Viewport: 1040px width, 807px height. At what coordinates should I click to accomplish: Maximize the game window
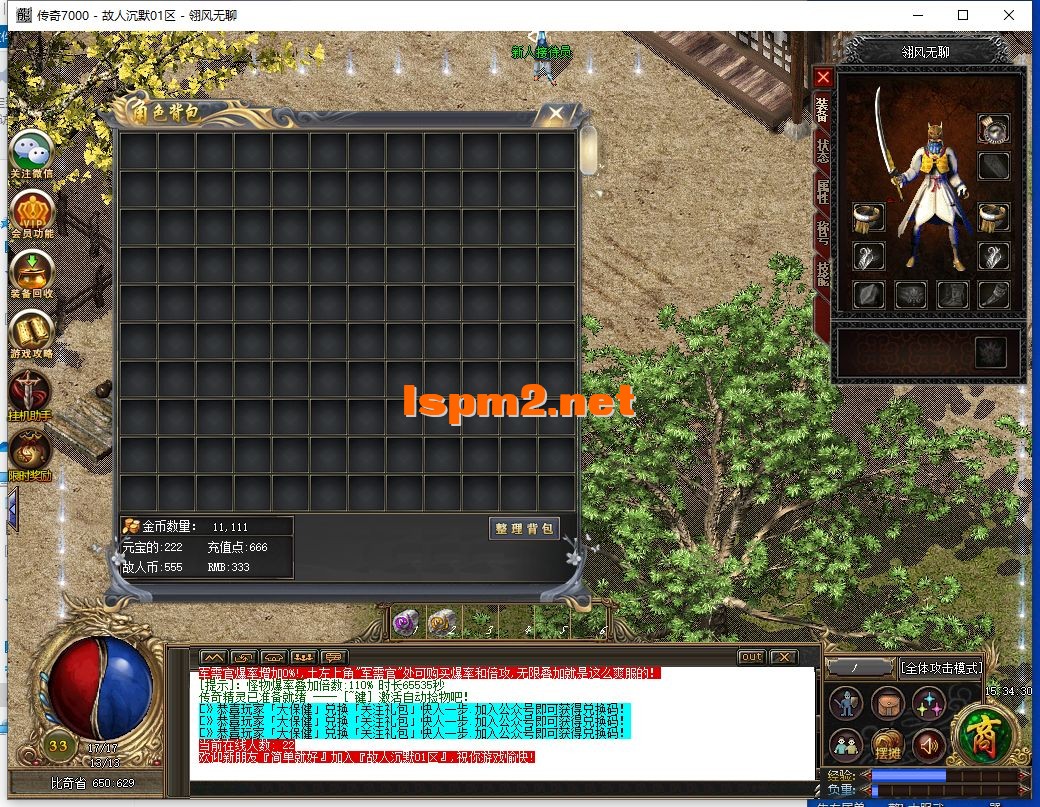963,15
